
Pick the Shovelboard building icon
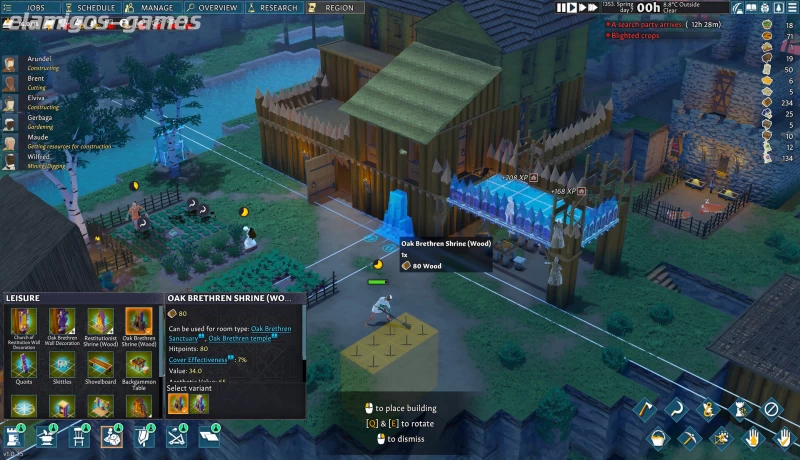tap(100, 366)
